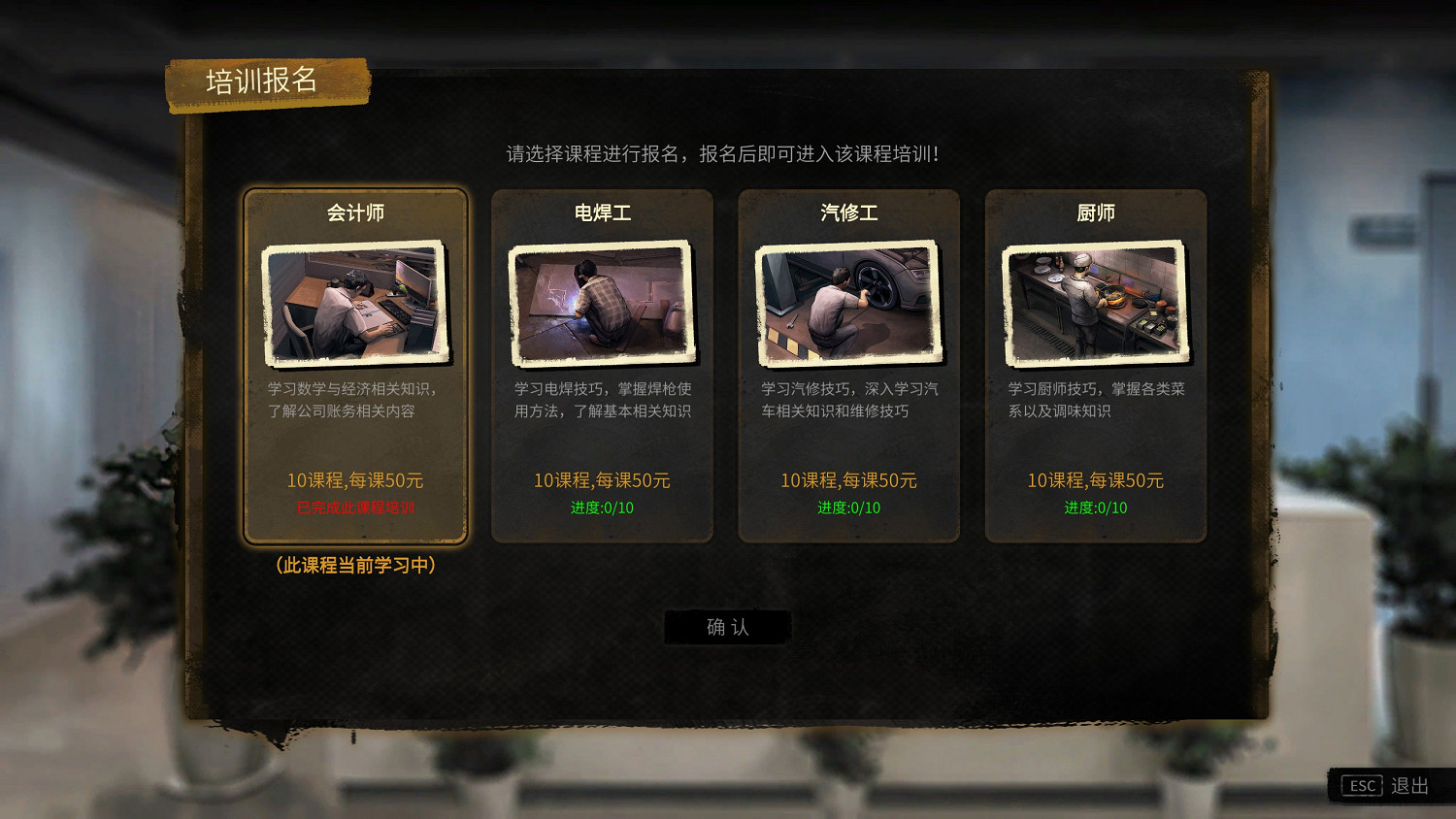Click the 厨师 course title text

(1095, 213)
